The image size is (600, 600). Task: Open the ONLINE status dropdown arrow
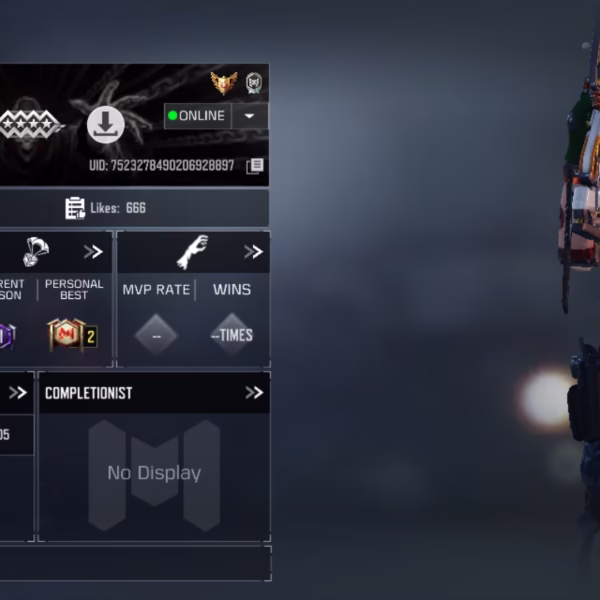[249, 116]
